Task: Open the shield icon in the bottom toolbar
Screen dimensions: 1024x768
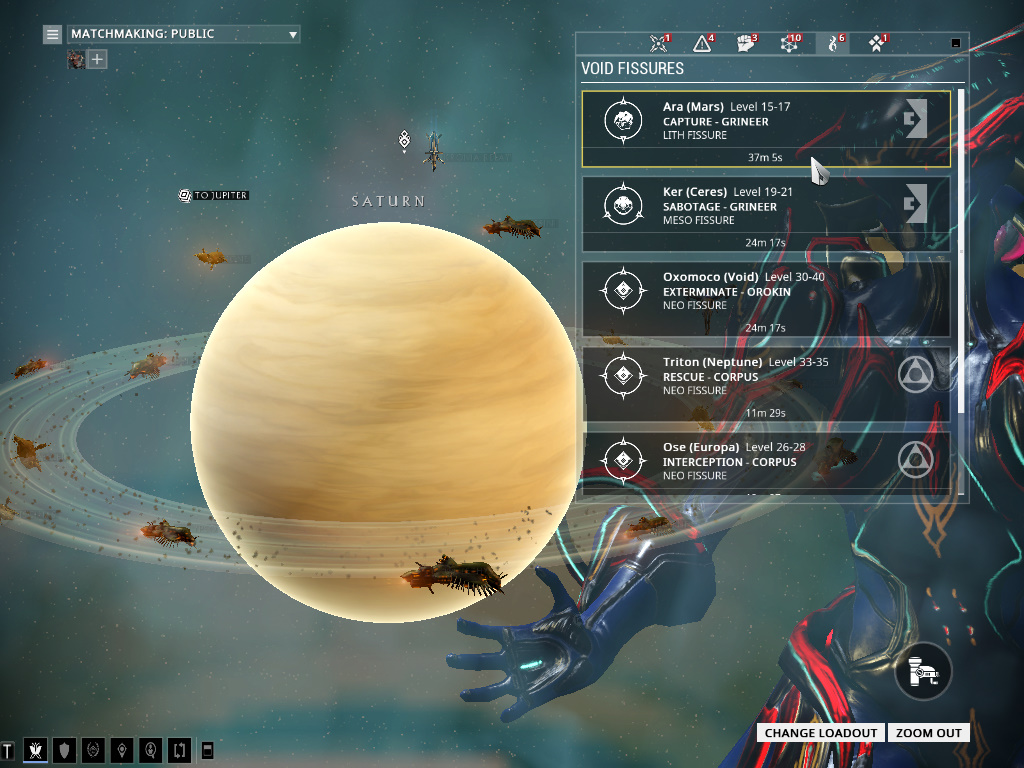Action: pos(64,749)
